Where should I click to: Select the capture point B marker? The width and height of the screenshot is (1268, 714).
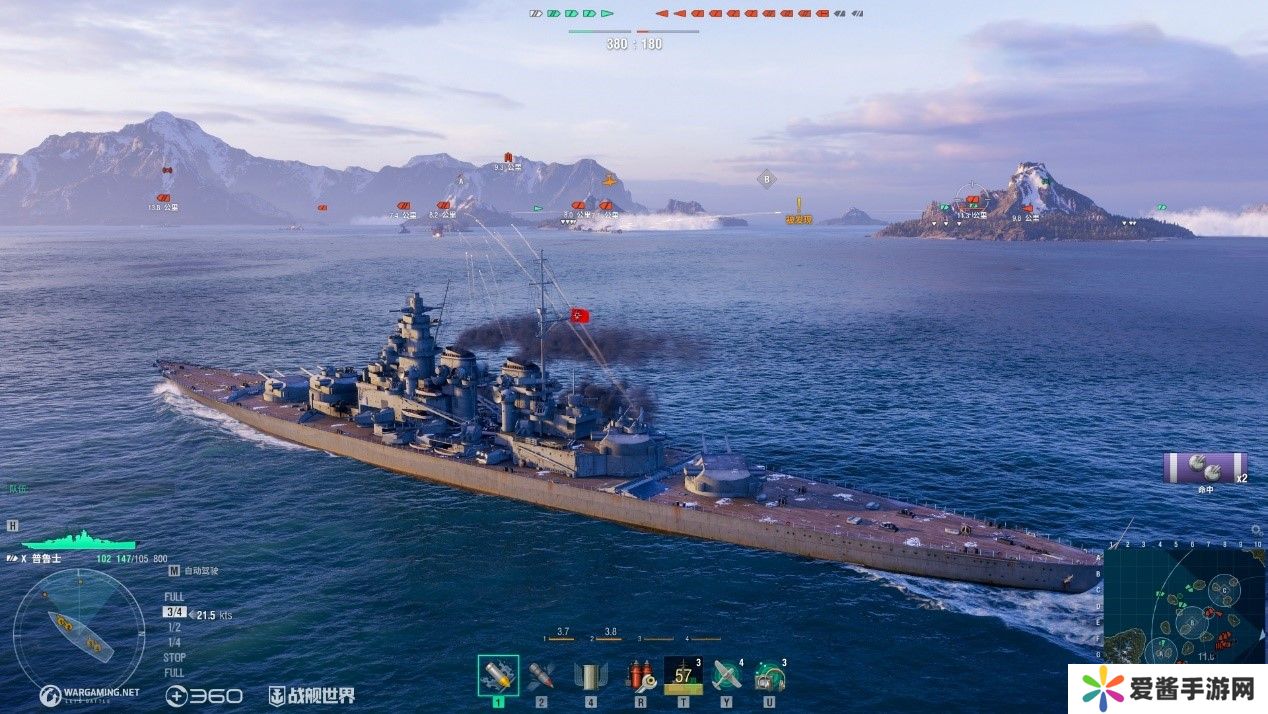point(767,180)
